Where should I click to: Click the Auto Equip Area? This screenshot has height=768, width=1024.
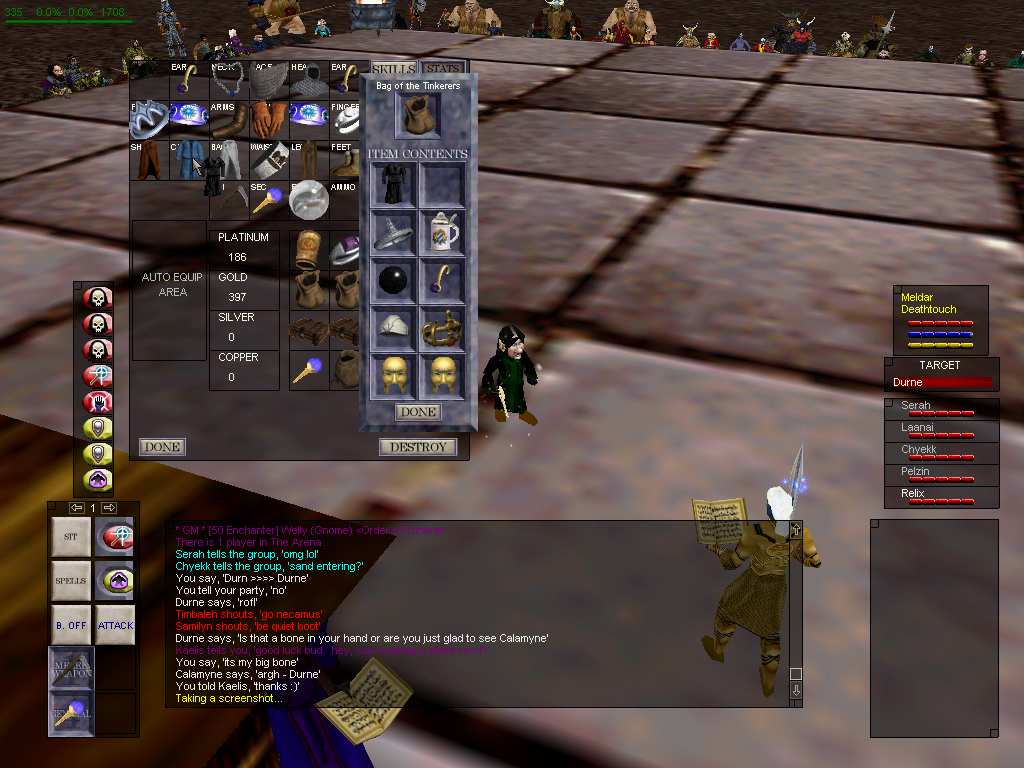172,285
